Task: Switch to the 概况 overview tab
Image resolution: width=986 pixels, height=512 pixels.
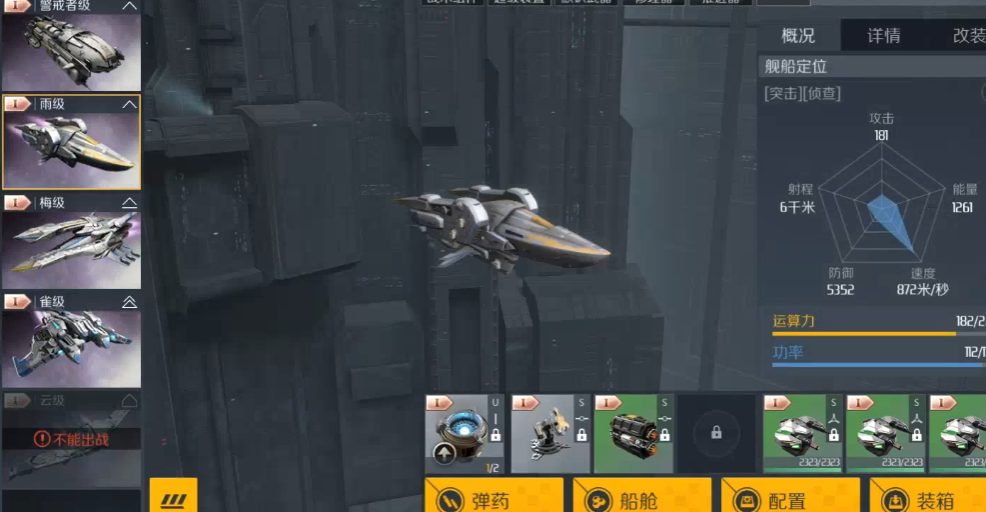Action: [798, 36]
